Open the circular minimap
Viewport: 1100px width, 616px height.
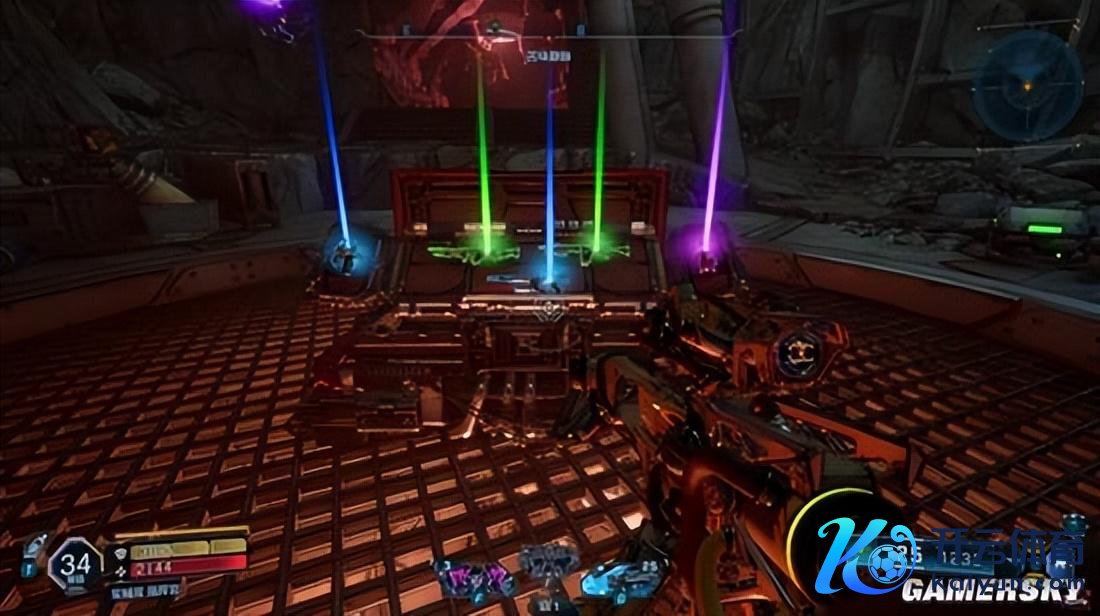[x=1029, y=86]
